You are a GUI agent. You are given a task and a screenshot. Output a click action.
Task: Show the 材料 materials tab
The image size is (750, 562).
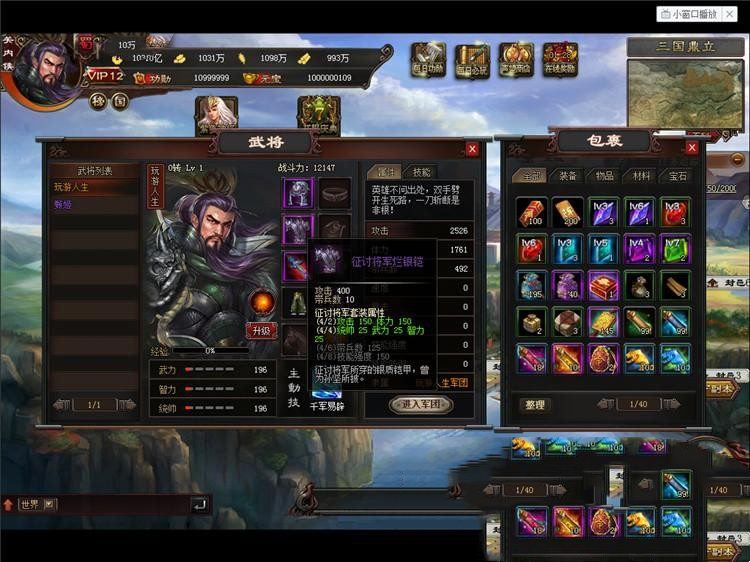pos(639,175)
